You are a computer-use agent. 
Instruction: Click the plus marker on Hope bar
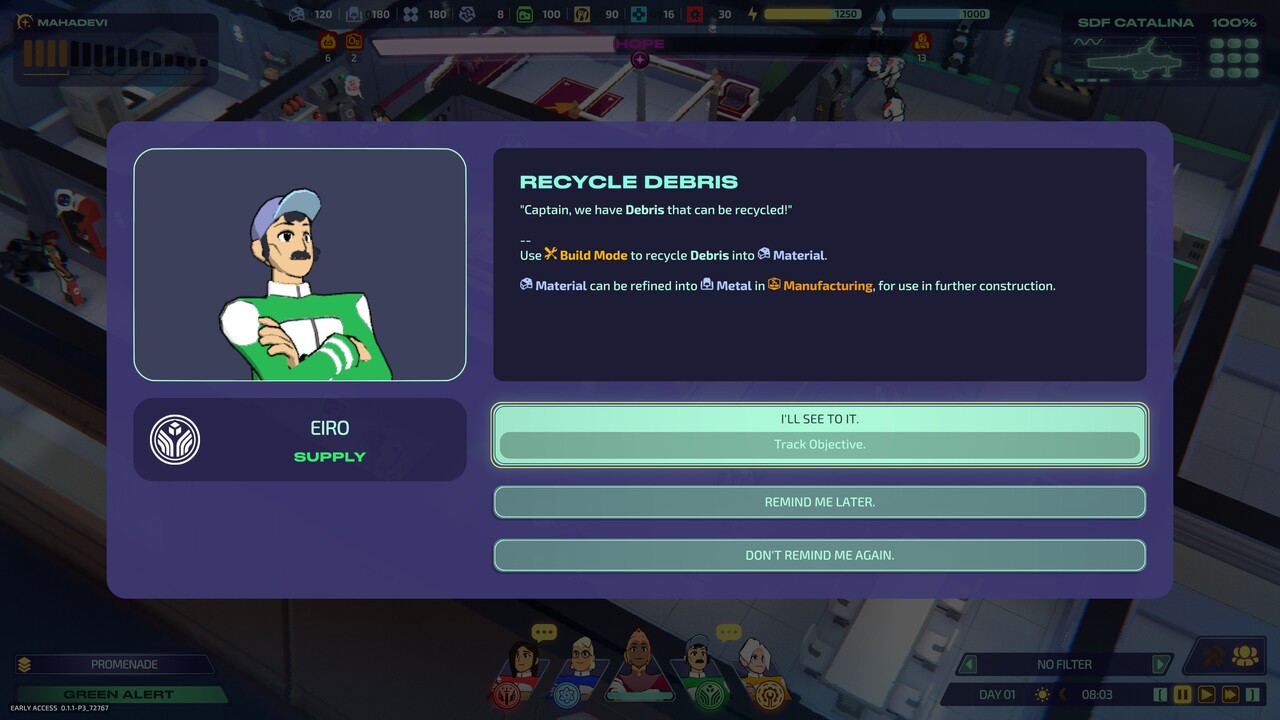click(640, 60)
